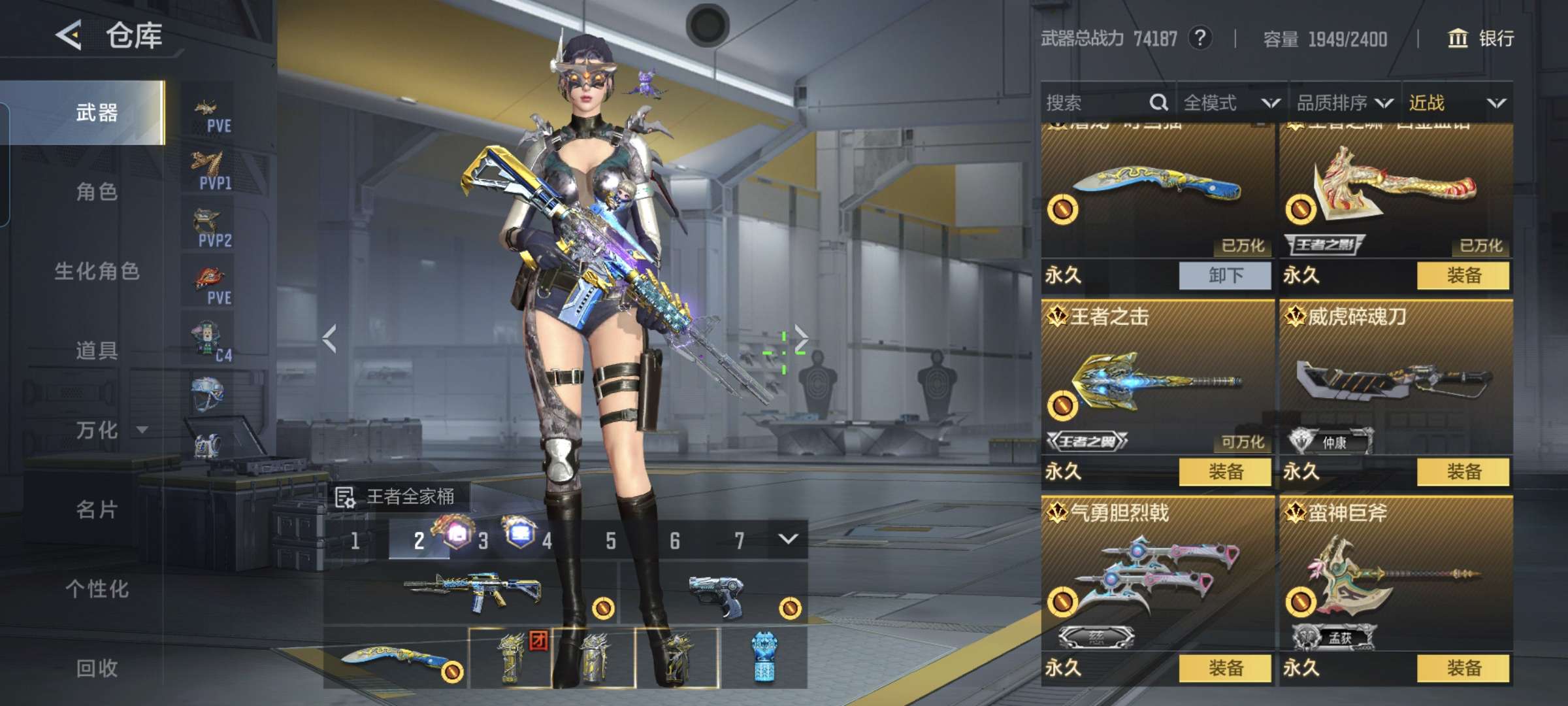Rotate to next character with right arrow

coord(801,338)
